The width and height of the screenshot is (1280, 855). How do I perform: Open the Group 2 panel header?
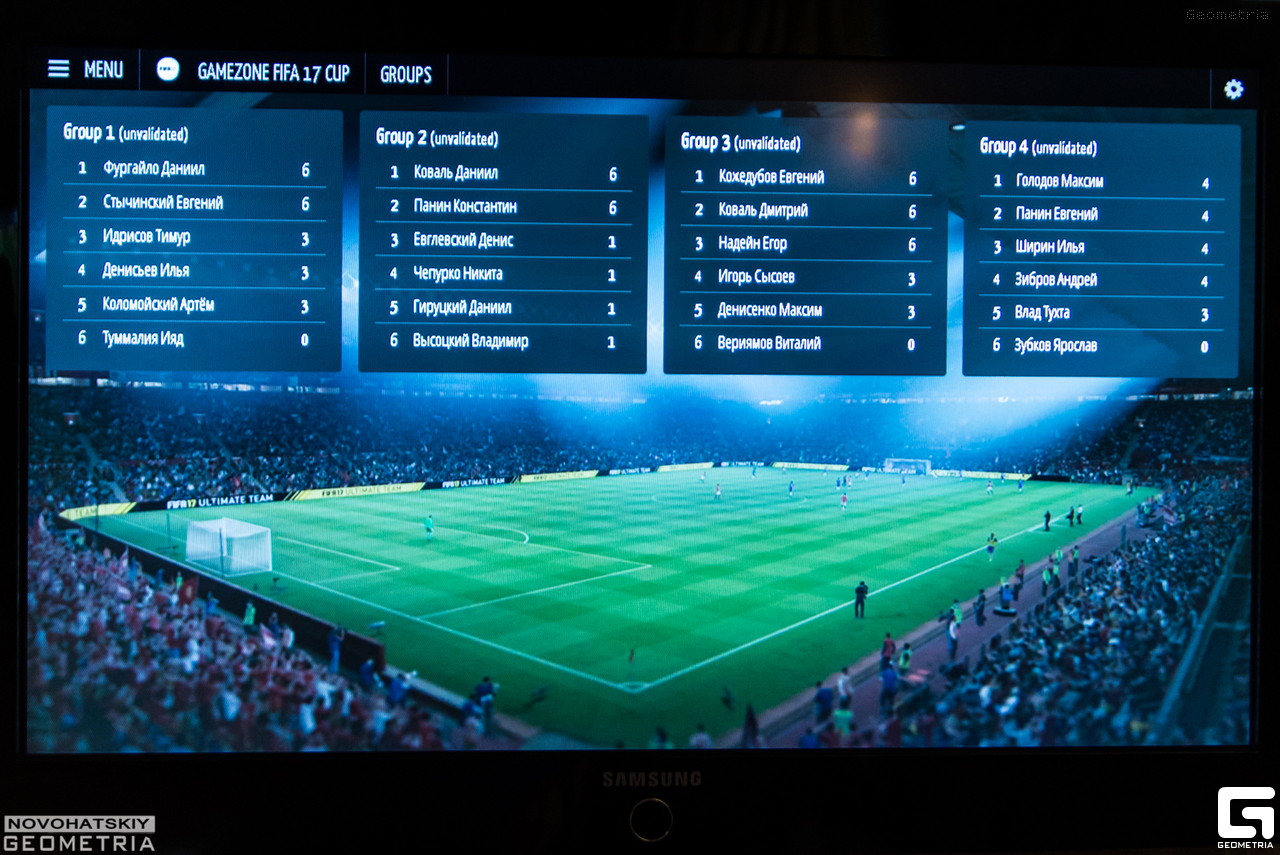point(436,138)
